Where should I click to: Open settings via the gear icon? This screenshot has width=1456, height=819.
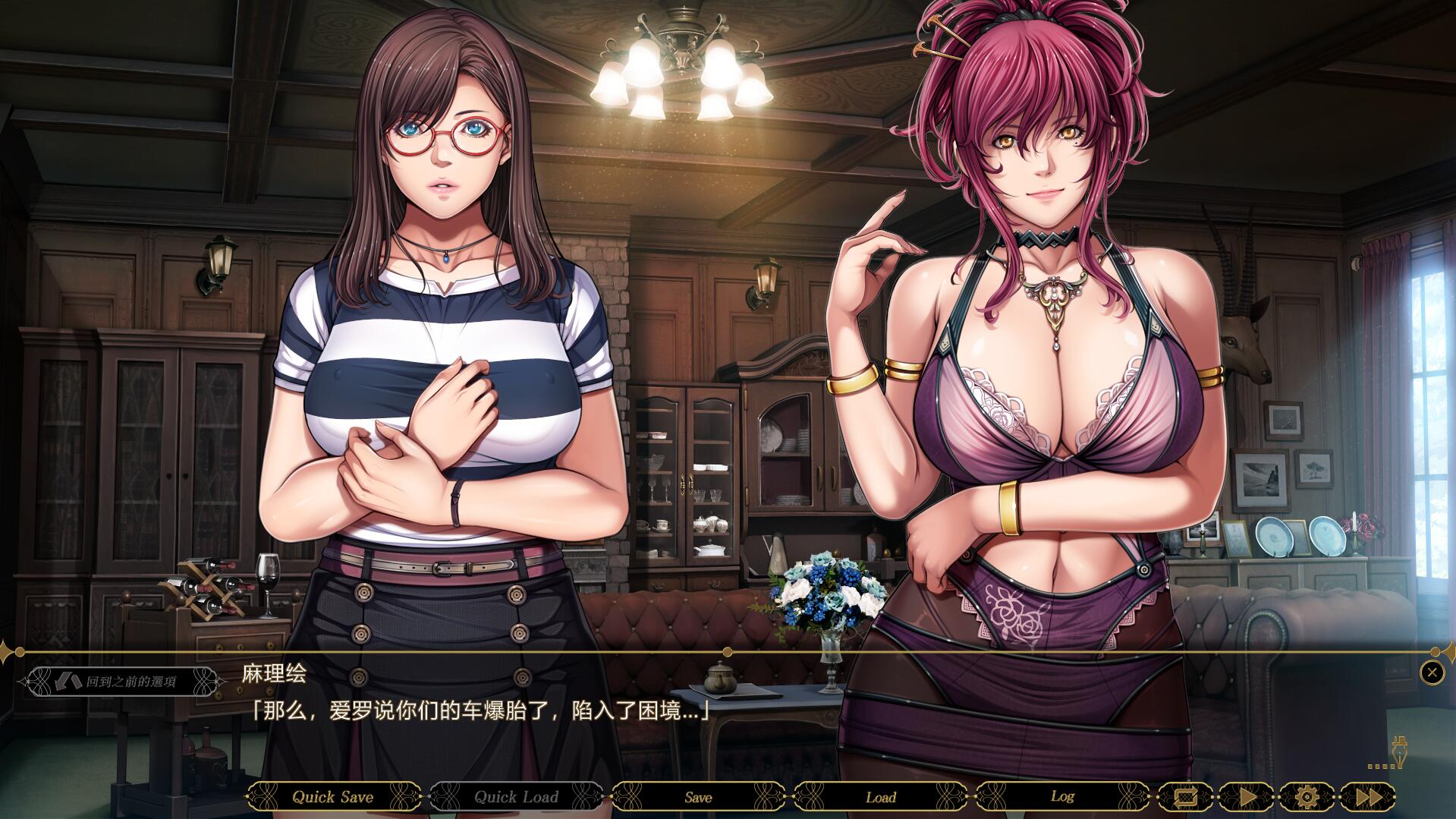pyautogui.click(x=1307, y=797)
